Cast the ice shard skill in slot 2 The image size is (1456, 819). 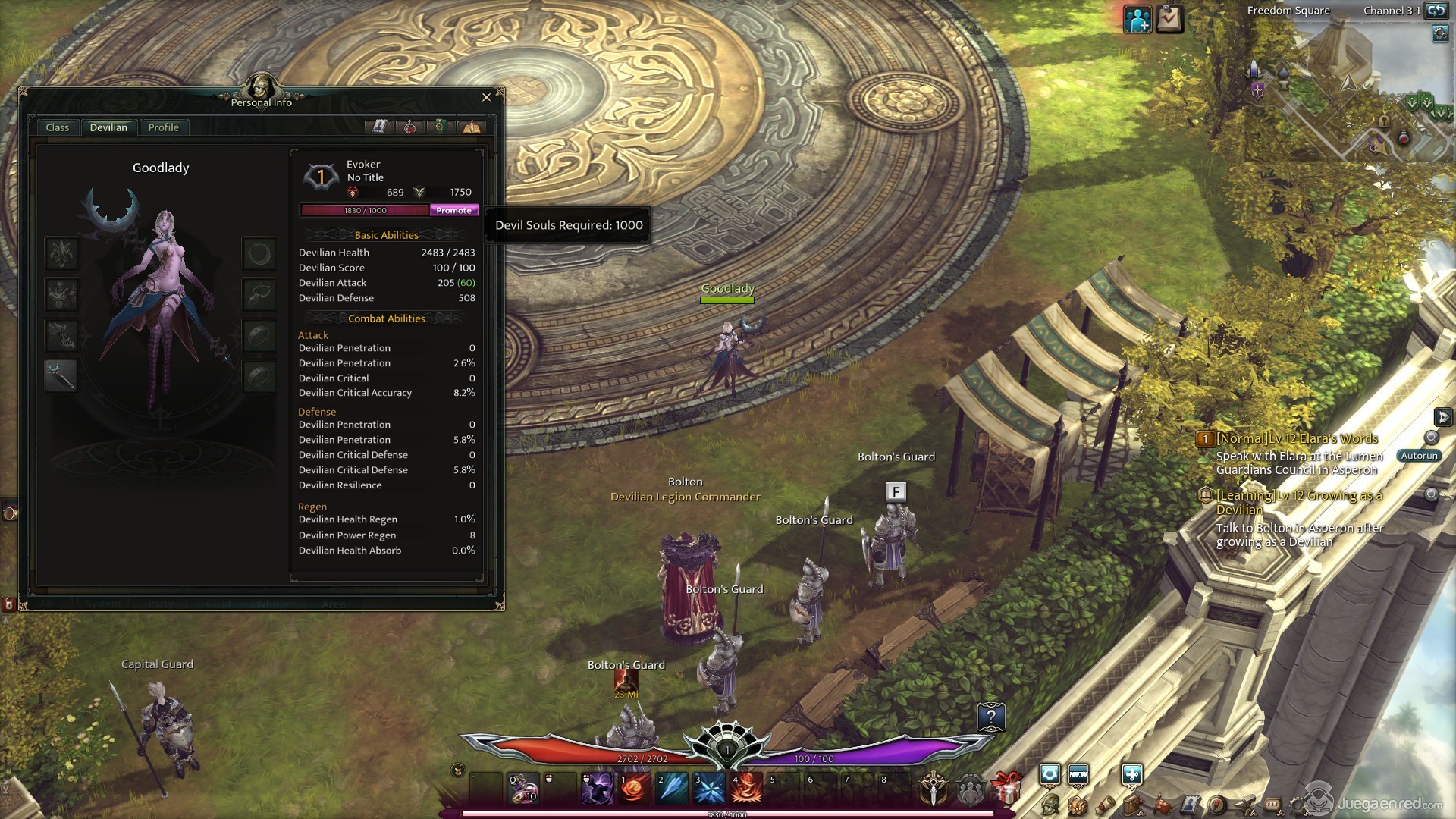click(672, 789)
